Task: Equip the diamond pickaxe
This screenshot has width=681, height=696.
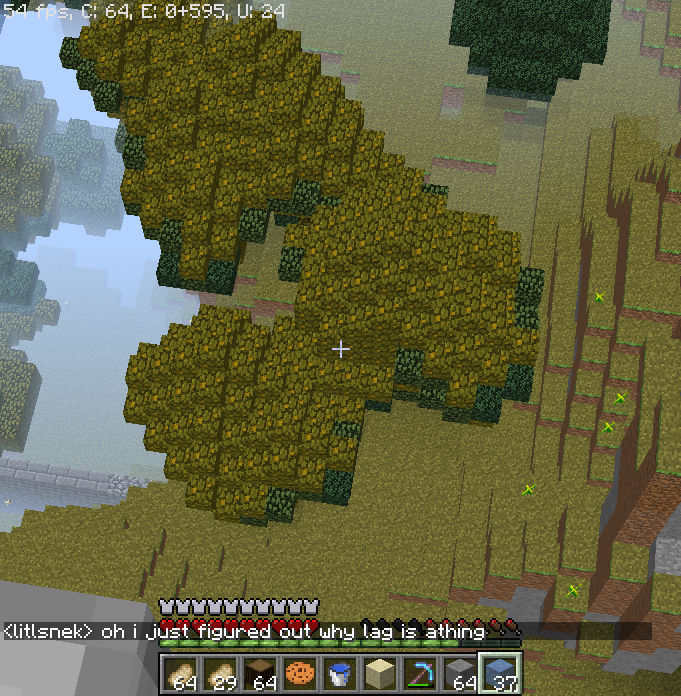Action: [421, 674]
